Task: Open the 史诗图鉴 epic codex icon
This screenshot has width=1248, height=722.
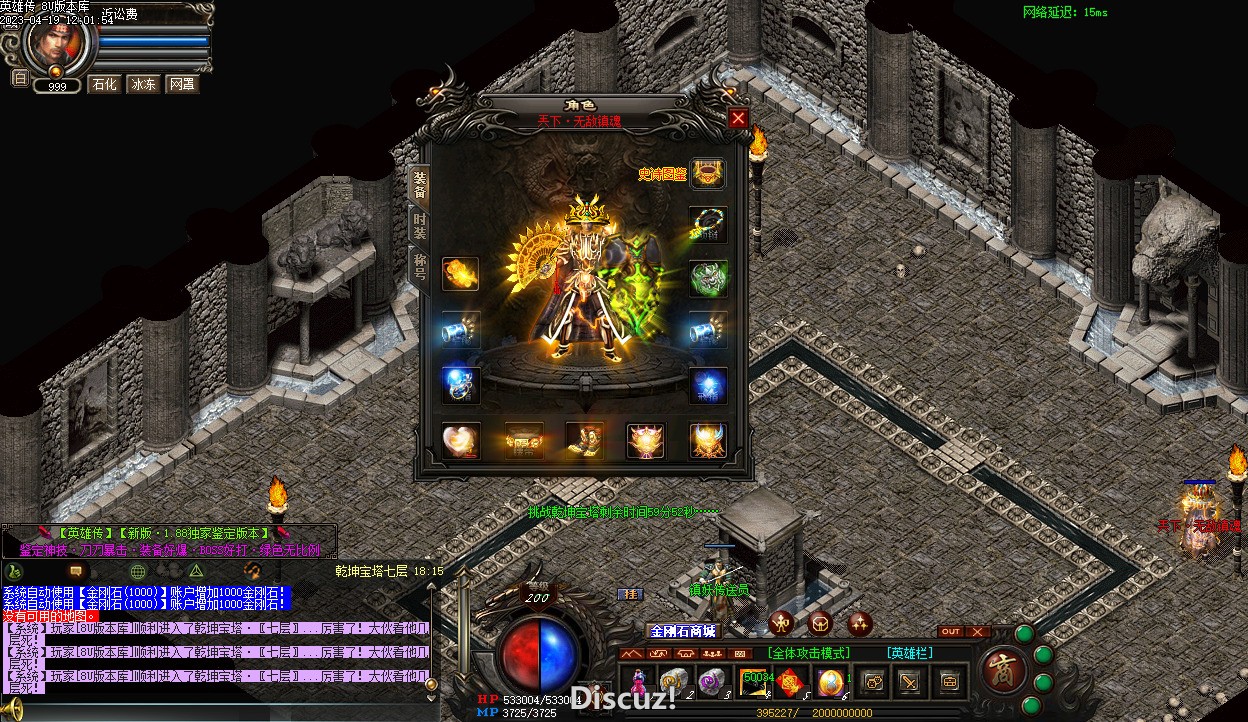Action: pos(708,174)
